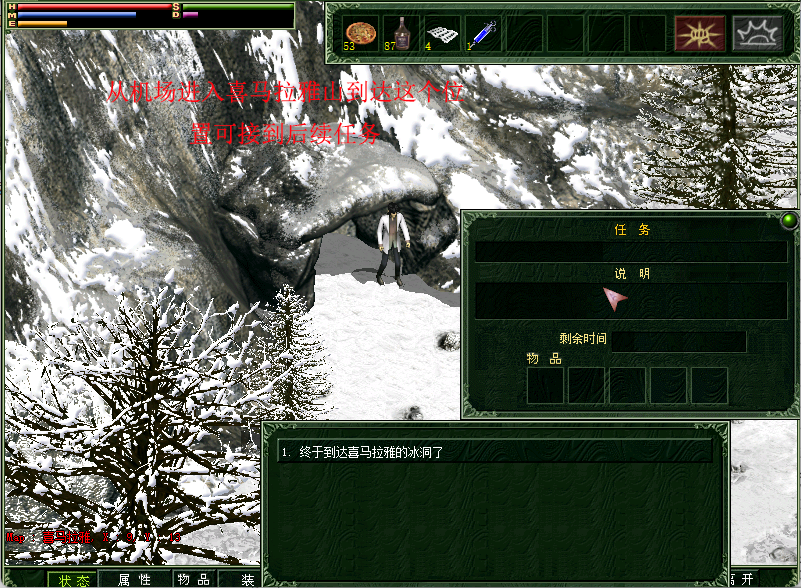Use the liquor bottle hotbar item
The height and width of the screenshot is (588, 801).
401,32
